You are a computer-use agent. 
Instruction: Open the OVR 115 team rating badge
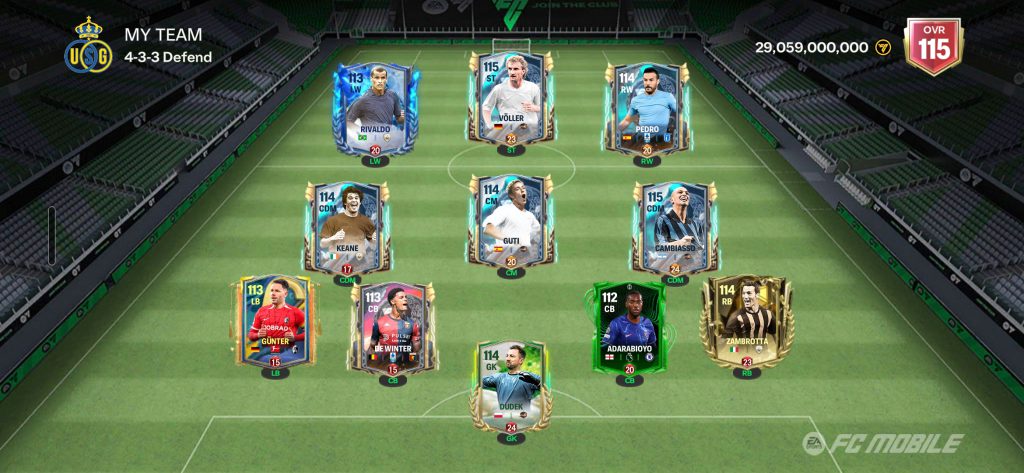(933, 46)
